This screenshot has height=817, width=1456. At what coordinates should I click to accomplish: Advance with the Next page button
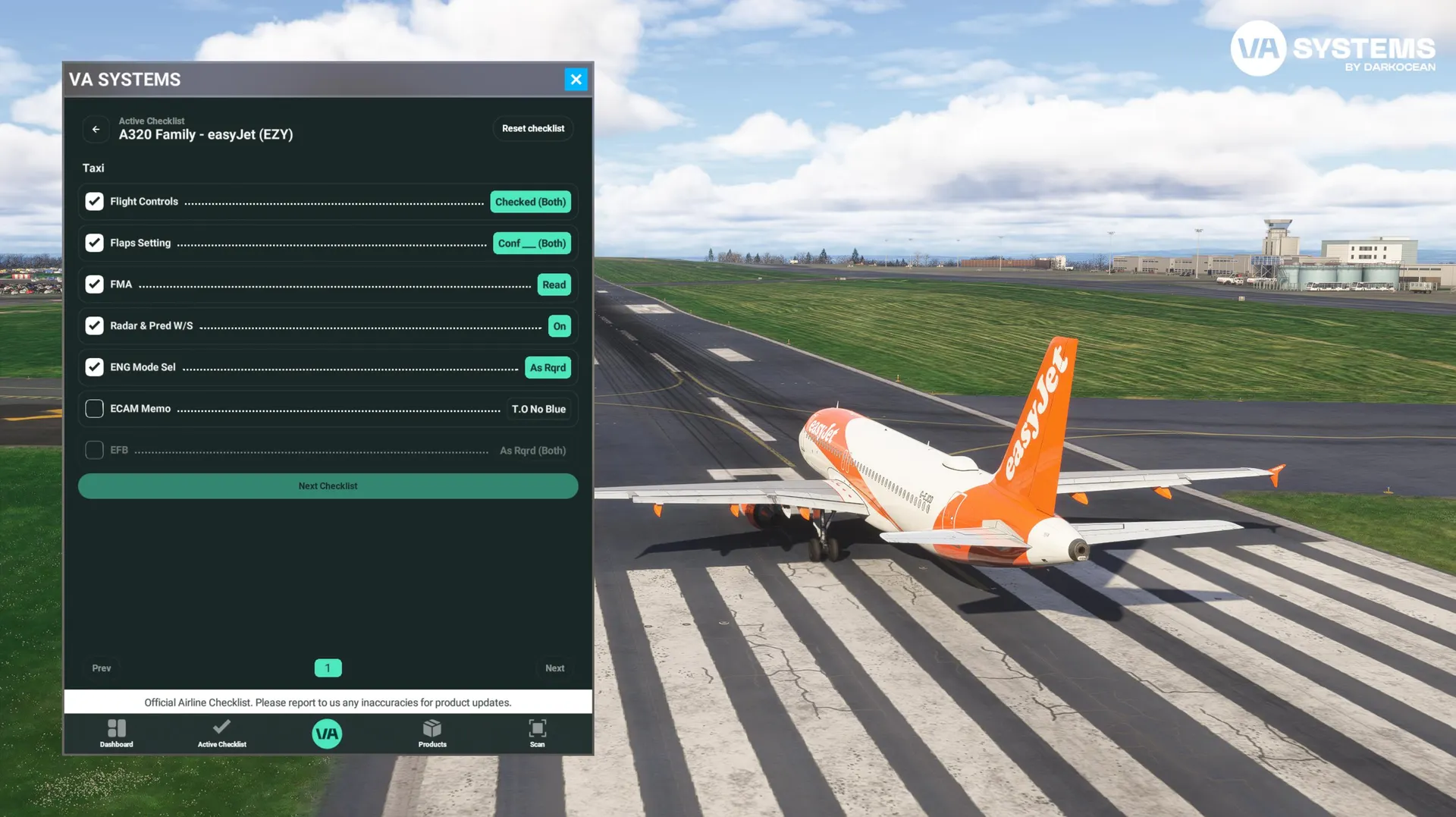[554, 668]
